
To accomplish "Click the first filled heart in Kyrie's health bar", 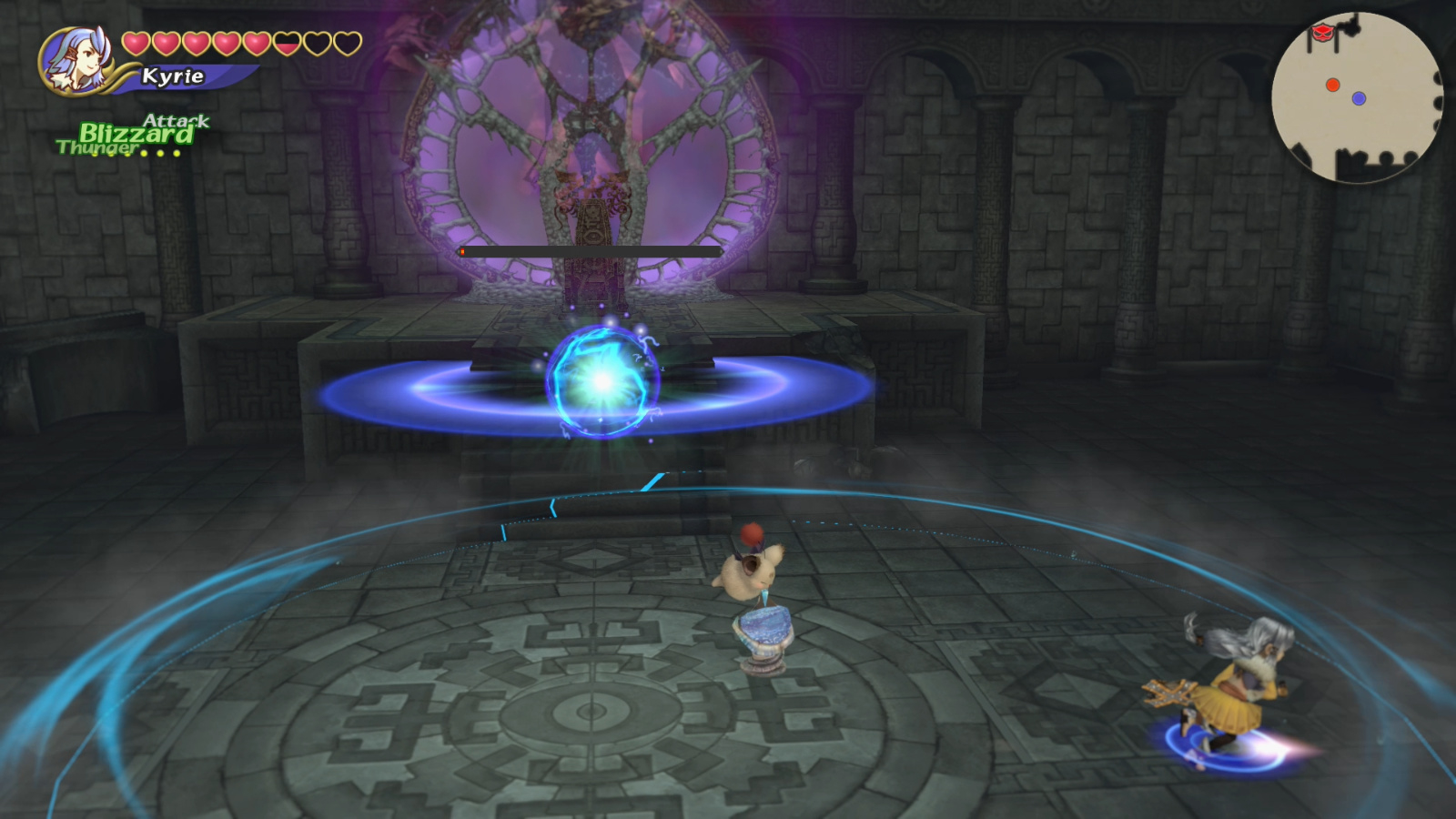I will [x=135, y=41].
